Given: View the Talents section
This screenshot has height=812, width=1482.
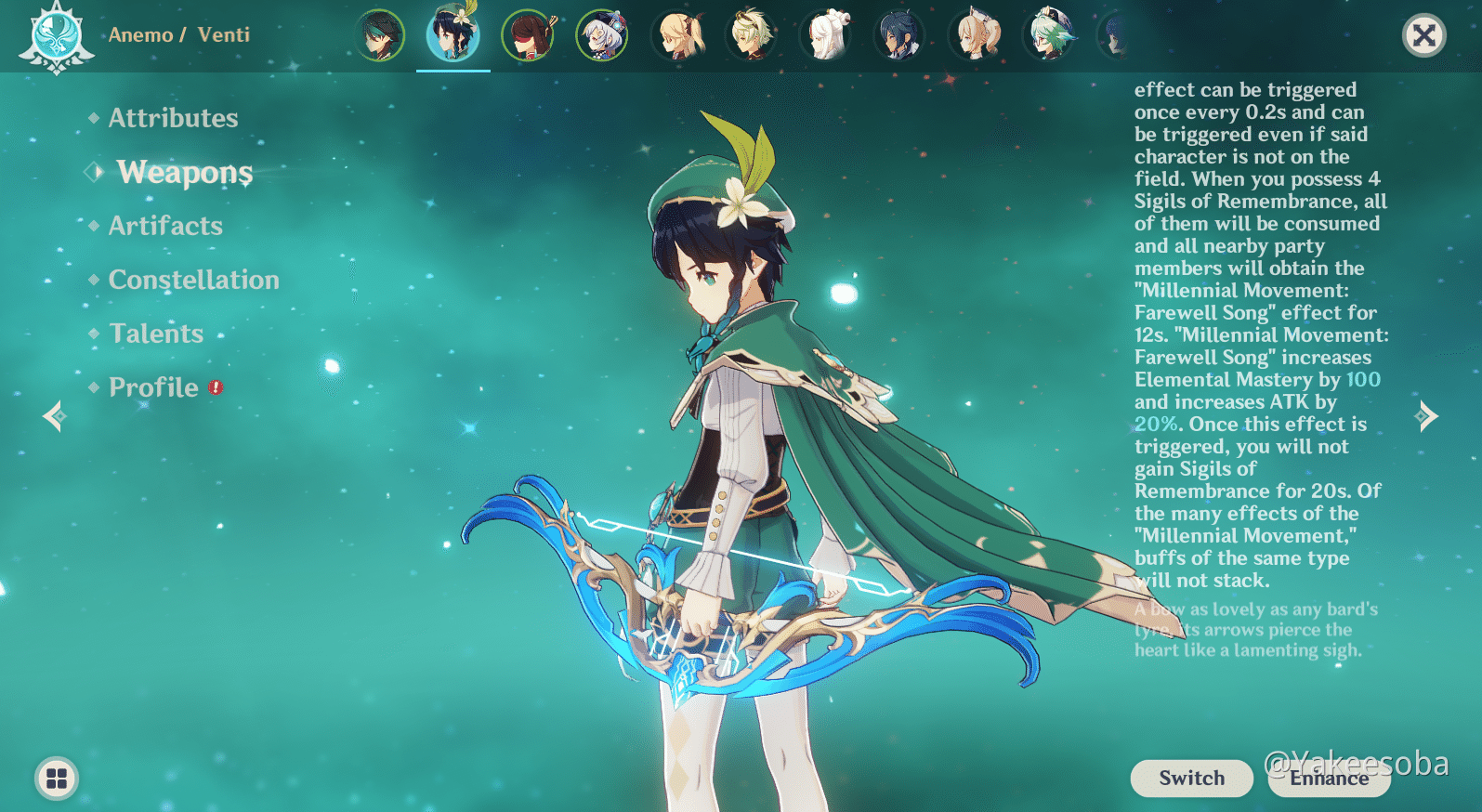Looking at the screenshot, I should point(156,334).
